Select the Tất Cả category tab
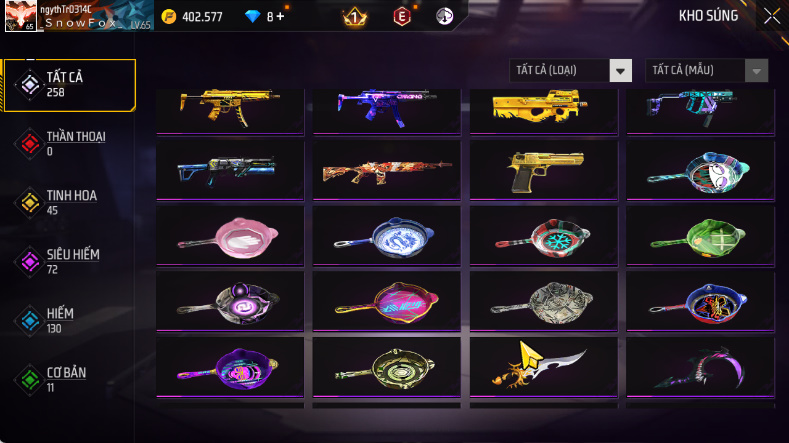The height and width of the screenshot is (443, 789). [x=70, y=84]
